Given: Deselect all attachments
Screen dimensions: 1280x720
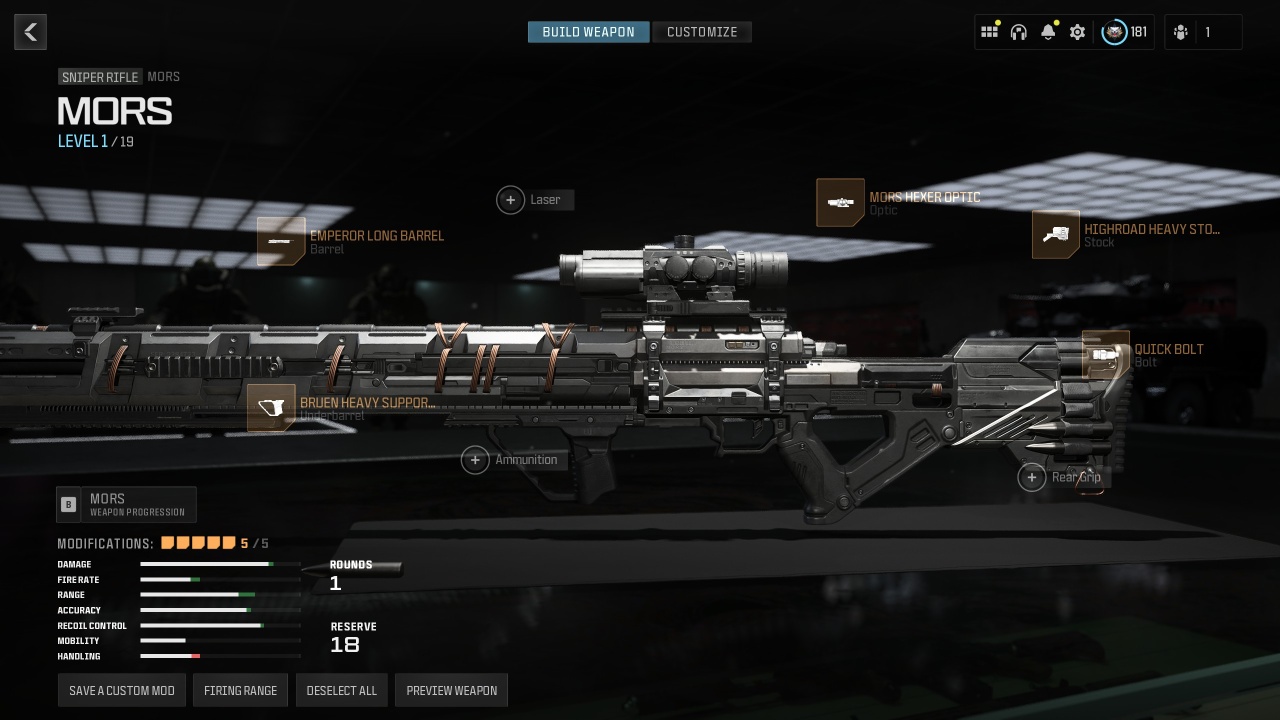Looking at the screenshot, I should 342,691.
